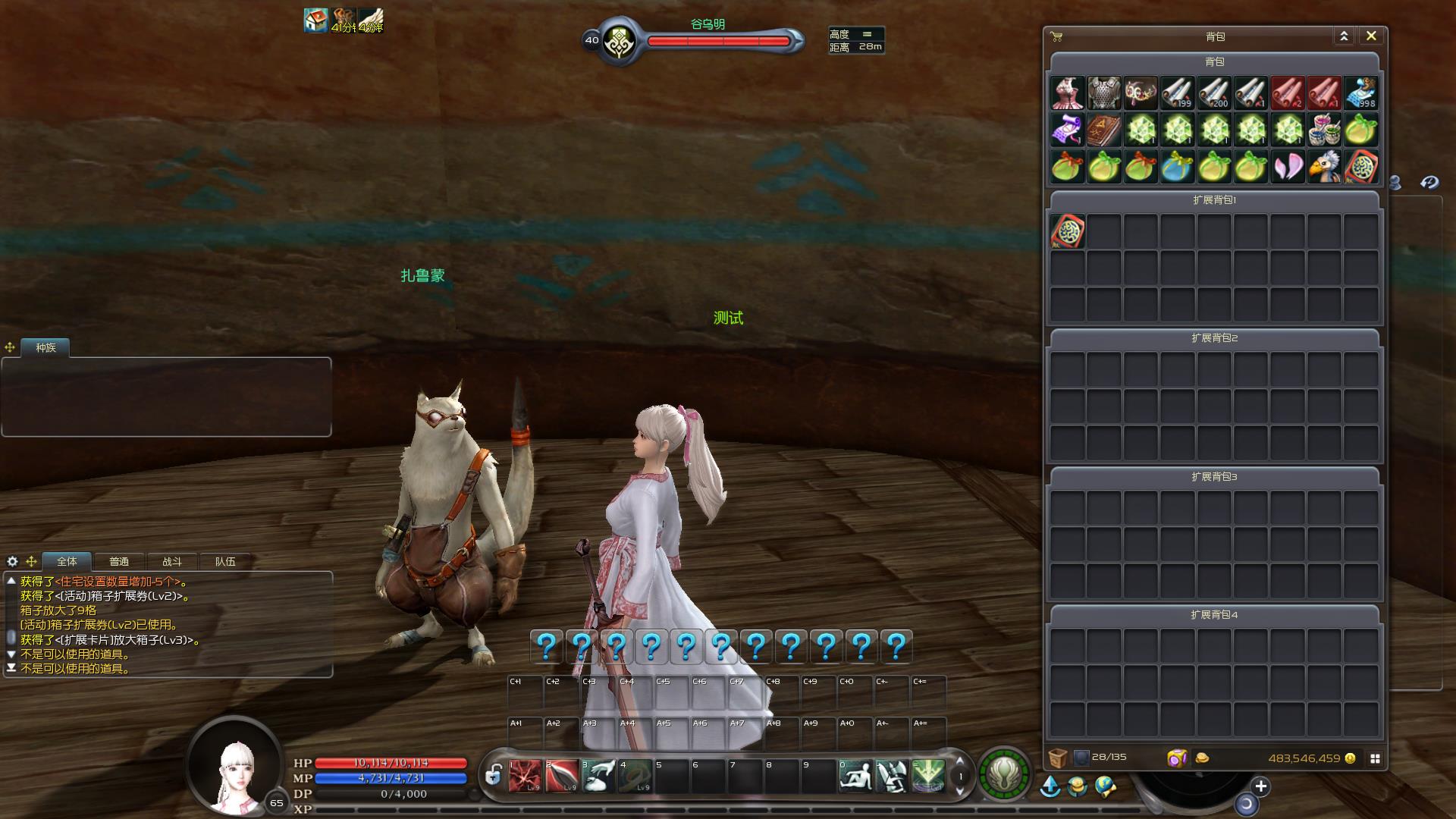Pick the white scroll stack of 200
This screenshot has width=1456, height=819.
1214,93
